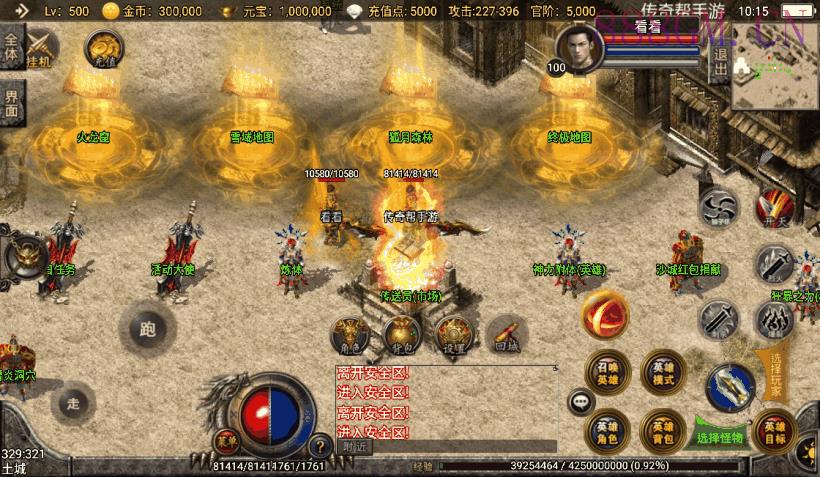Open the 充值 recharge gold icon
820x477 pixels.
[x=103, y=48]
